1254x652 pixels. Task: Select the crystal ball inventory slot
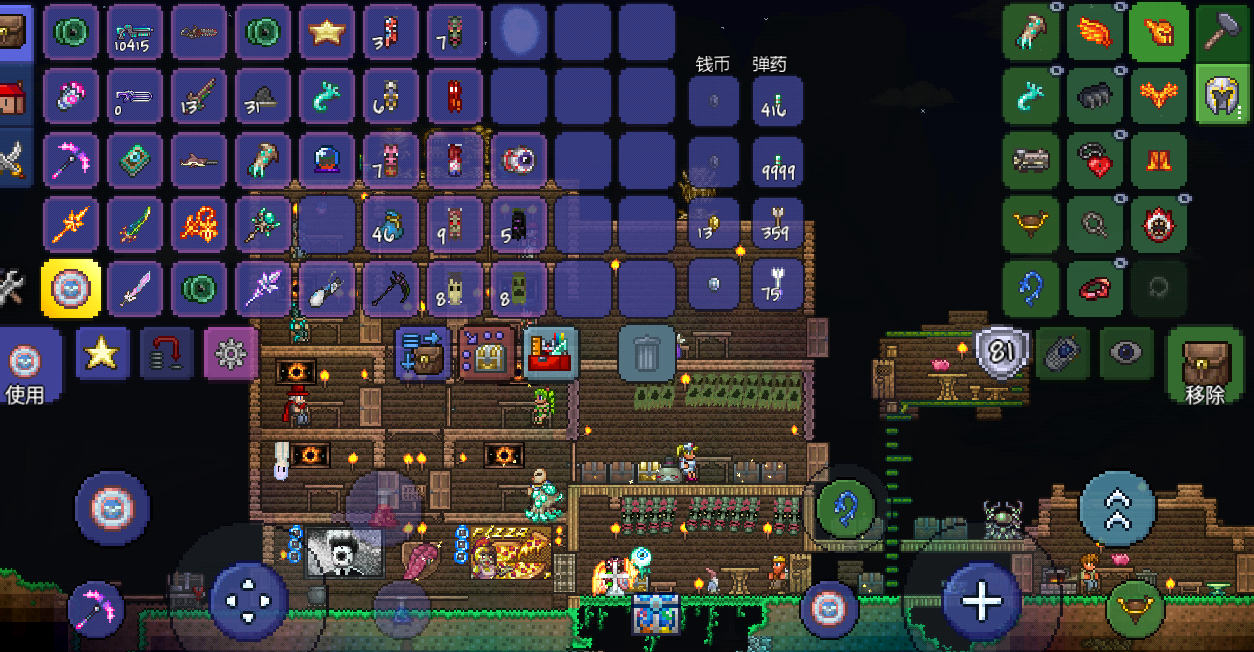pyautogui.click(x=327, y=160)
